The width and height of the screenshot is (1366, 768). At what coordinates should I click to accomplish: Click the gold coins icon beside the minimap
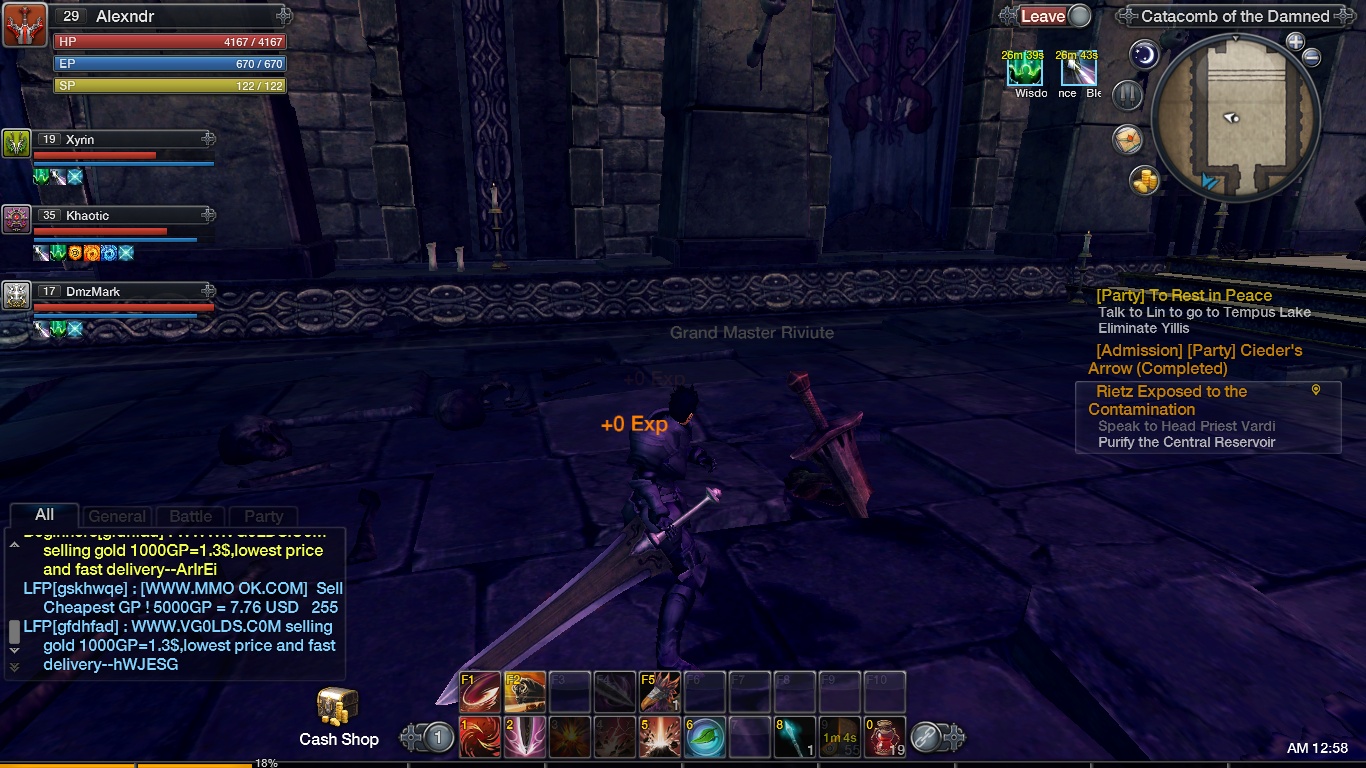pyautogui.click(x=1145, y=181)
